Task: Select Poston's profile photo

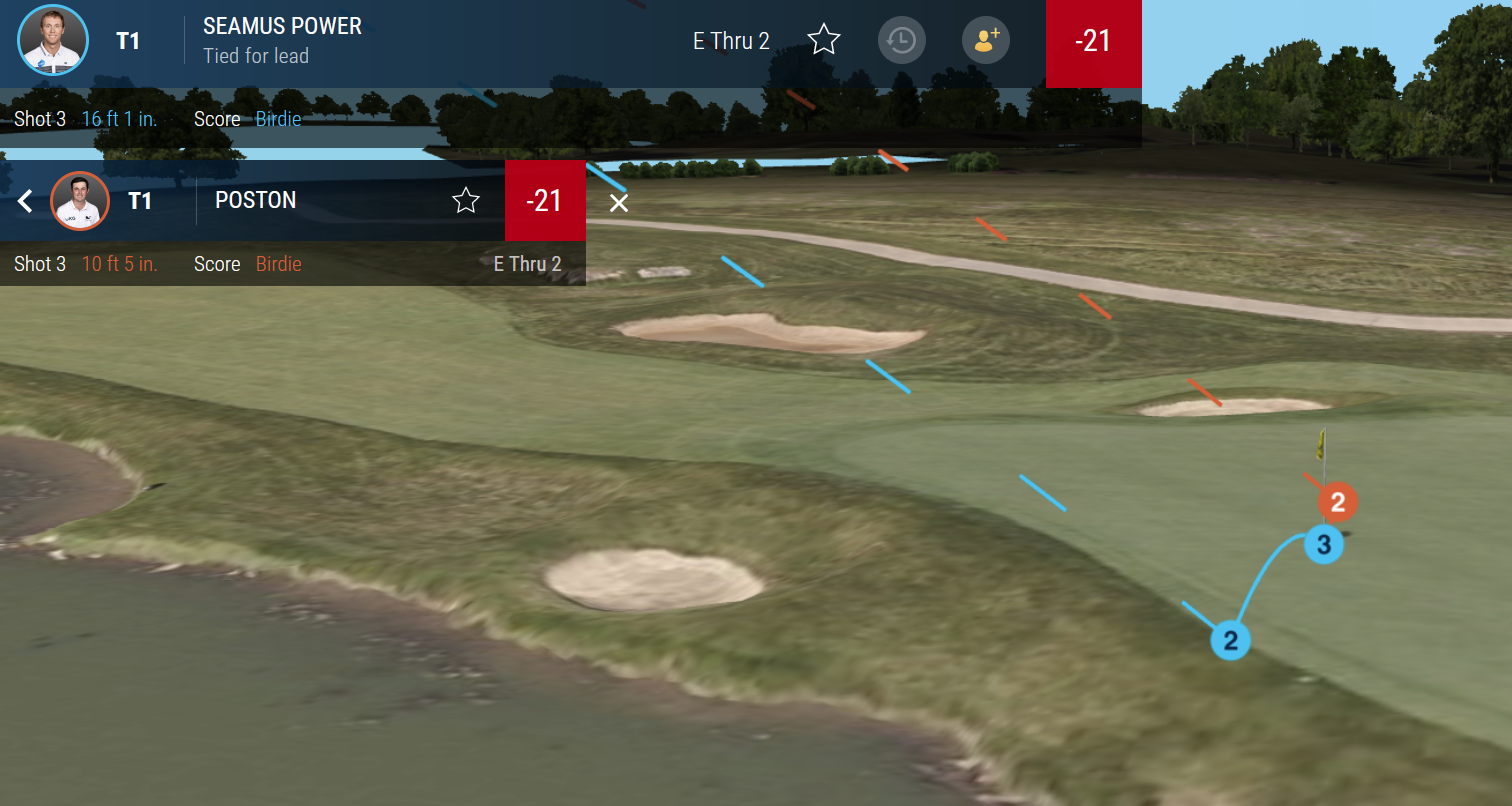Action: [79, 201]
